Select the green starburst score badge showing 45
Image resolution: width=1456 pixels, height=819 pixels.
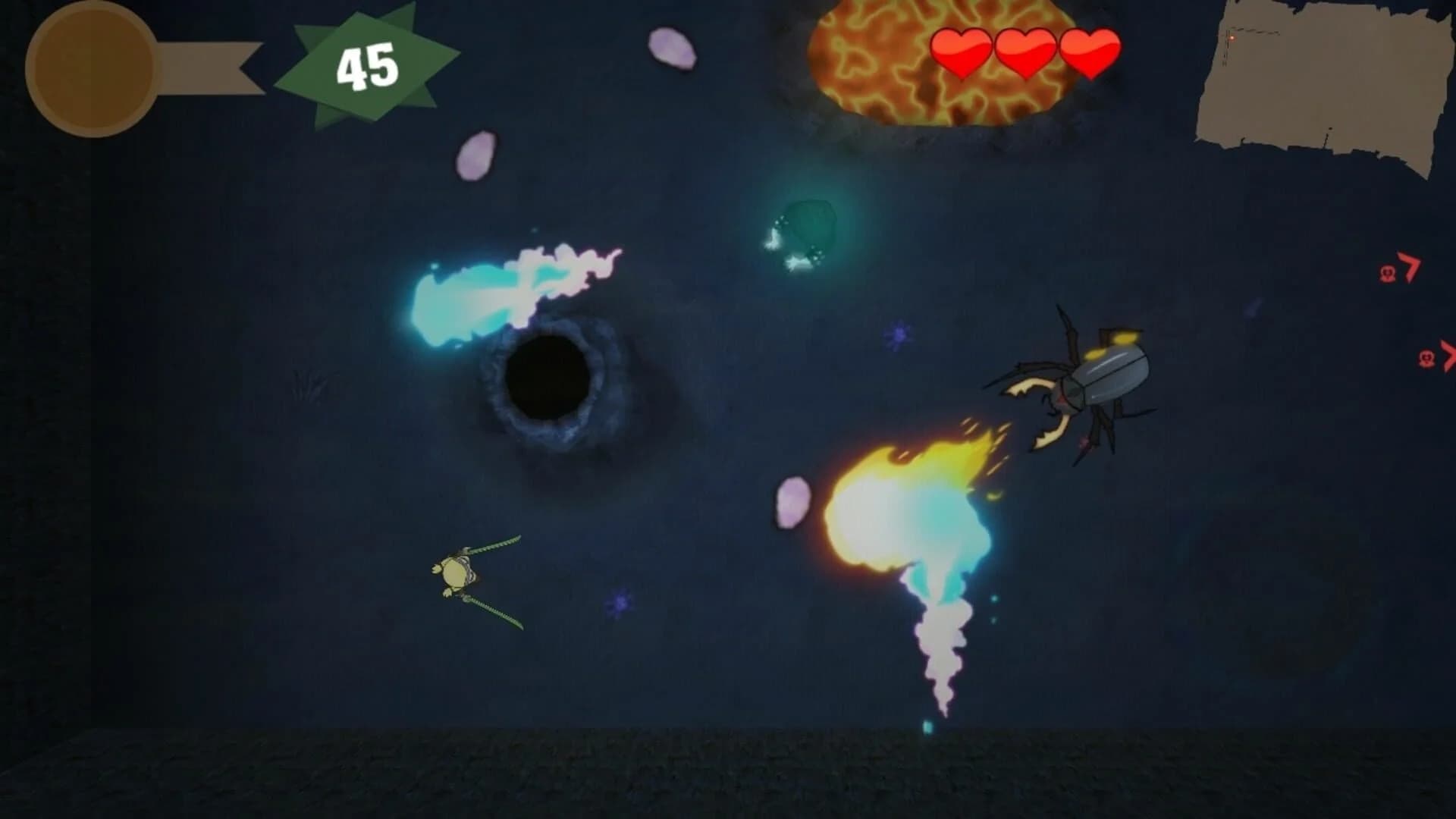pyautogui.click(x=366, y=64)
